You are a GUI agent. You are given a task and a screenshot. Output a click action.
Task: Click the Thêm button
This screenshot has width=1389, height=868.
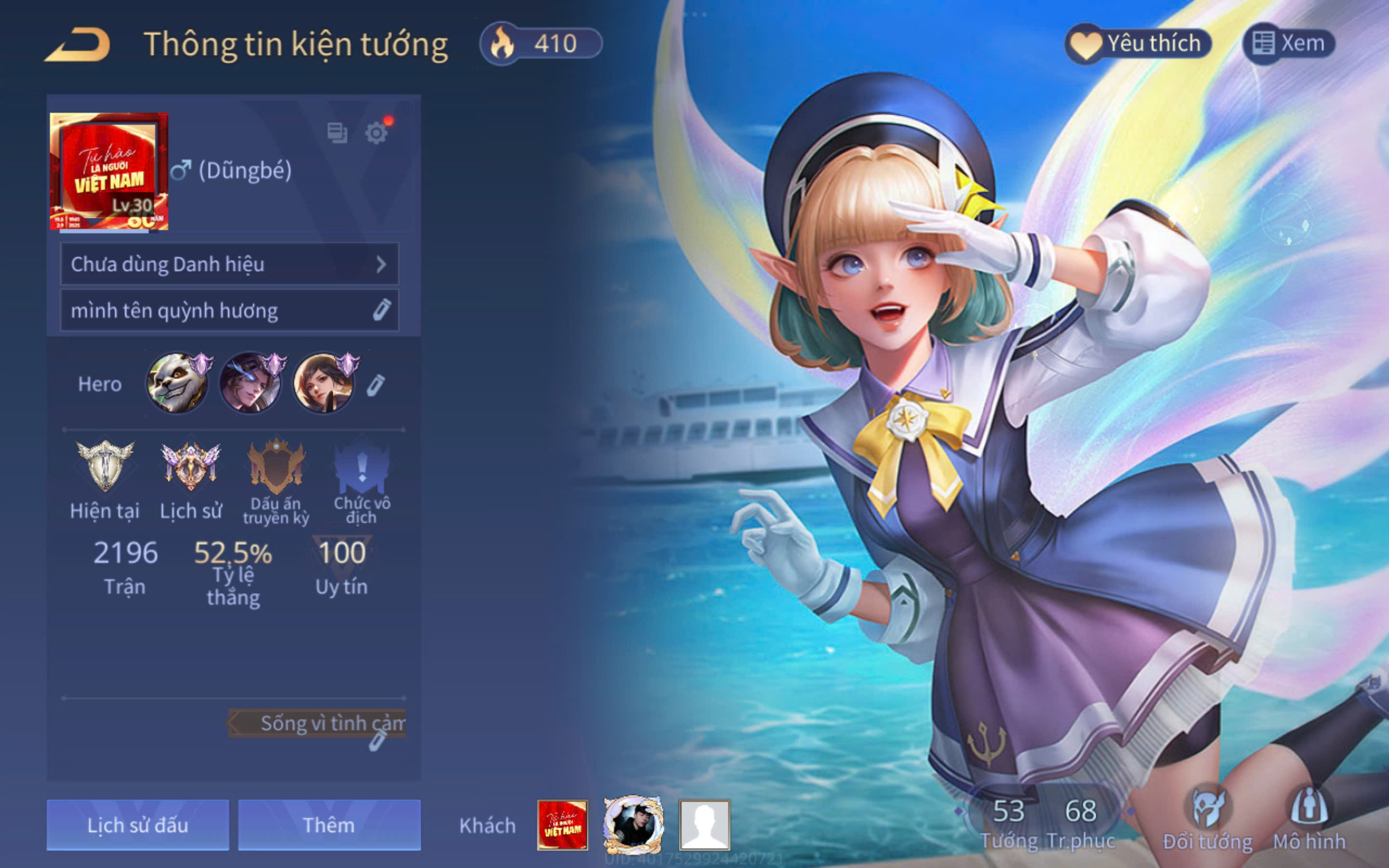pos(329,825)
